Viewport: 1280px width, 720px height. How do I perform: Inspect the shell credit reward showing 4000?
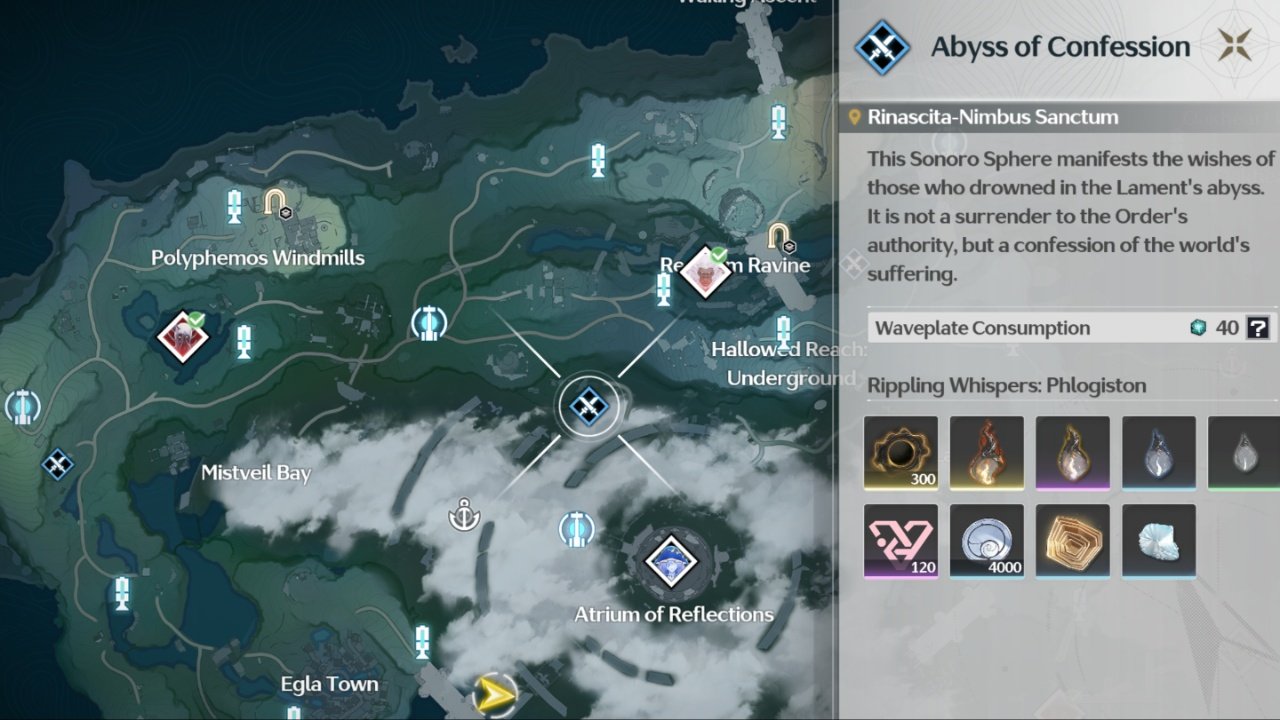coord(987,541)
